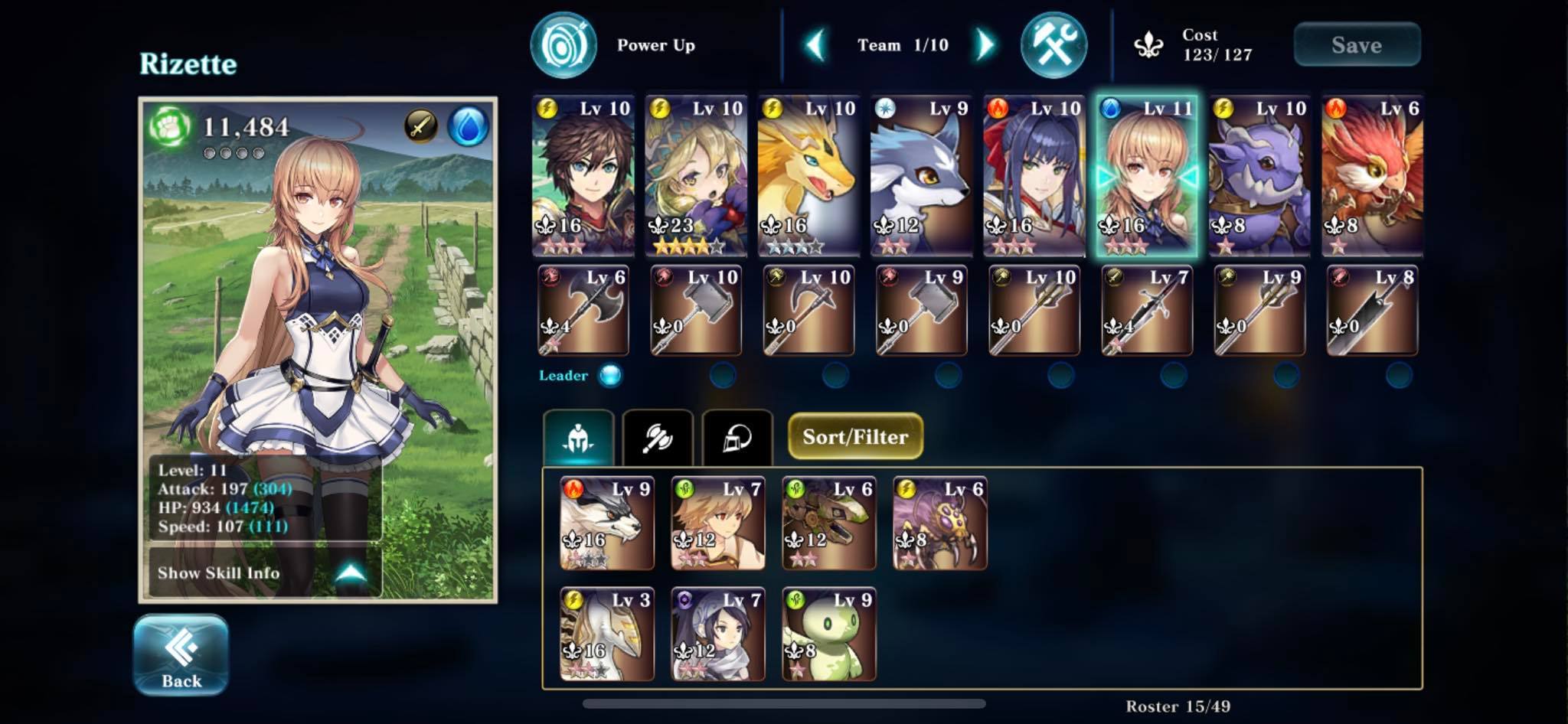Open the Power Up menu

[x=564, y=44]
